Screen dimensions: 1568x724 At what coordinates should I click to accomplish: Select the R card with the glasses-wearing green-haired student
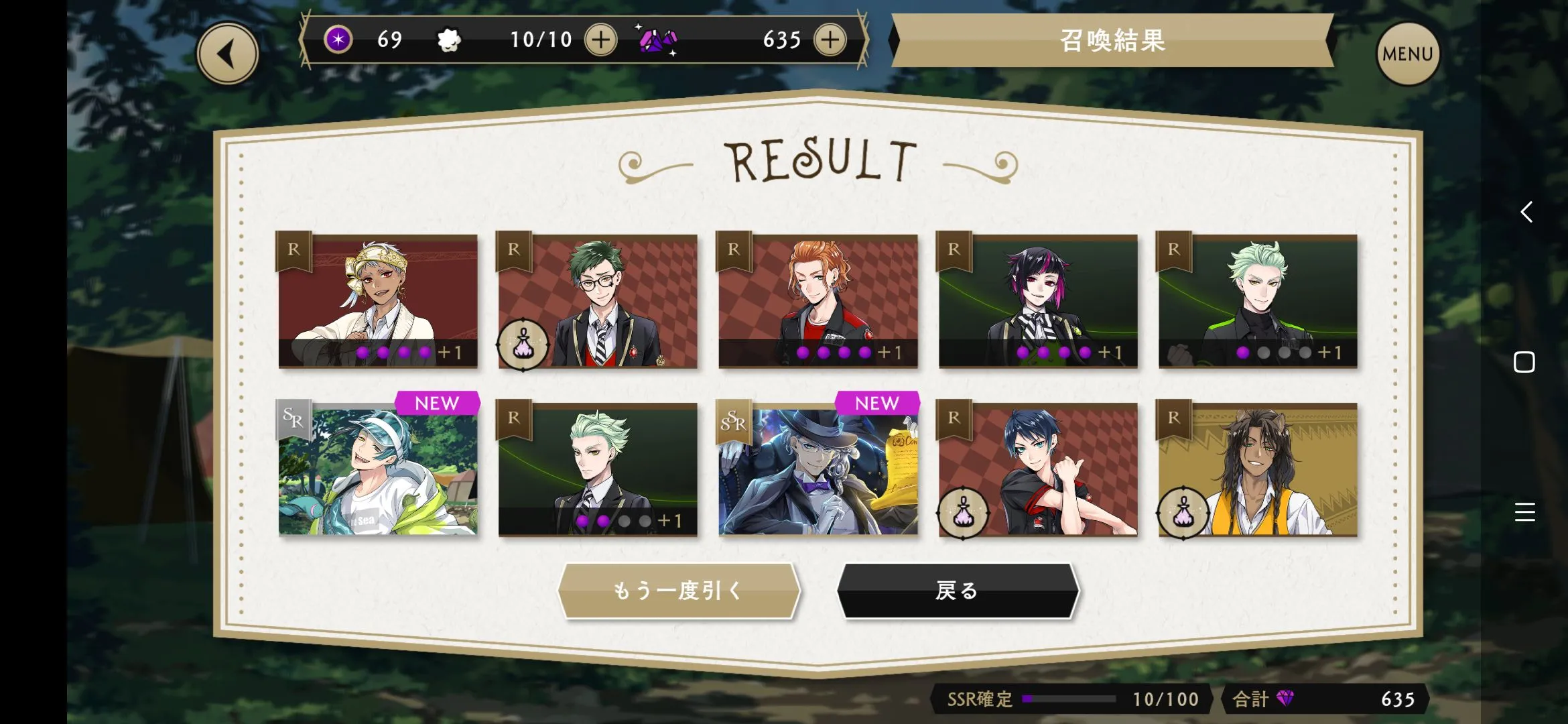point(598,301)
